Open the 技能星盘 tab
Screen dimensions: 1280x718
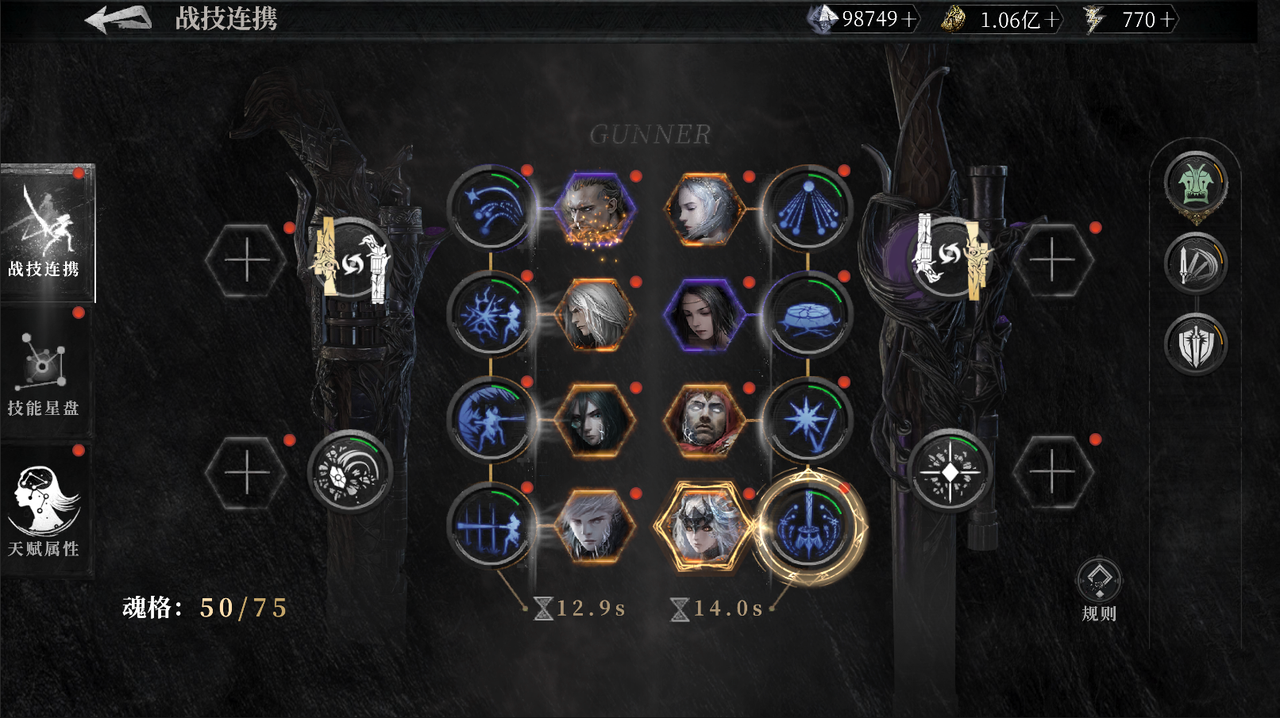point(46,373)
